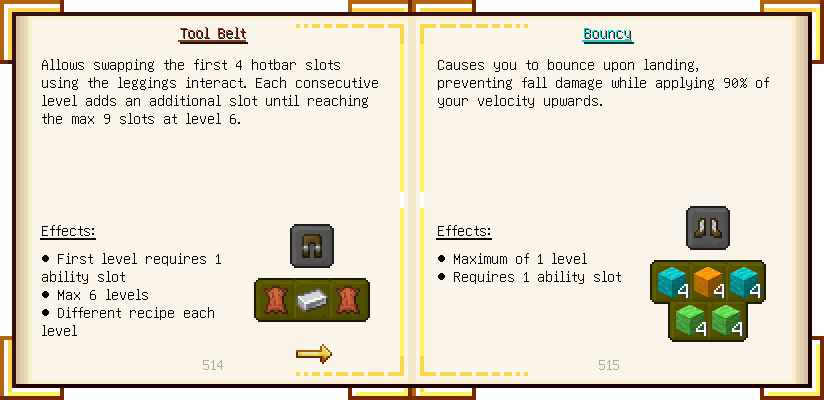The image size is (824, 400).
Task: Open the Tool Belt title link
Action: [212, 34]
